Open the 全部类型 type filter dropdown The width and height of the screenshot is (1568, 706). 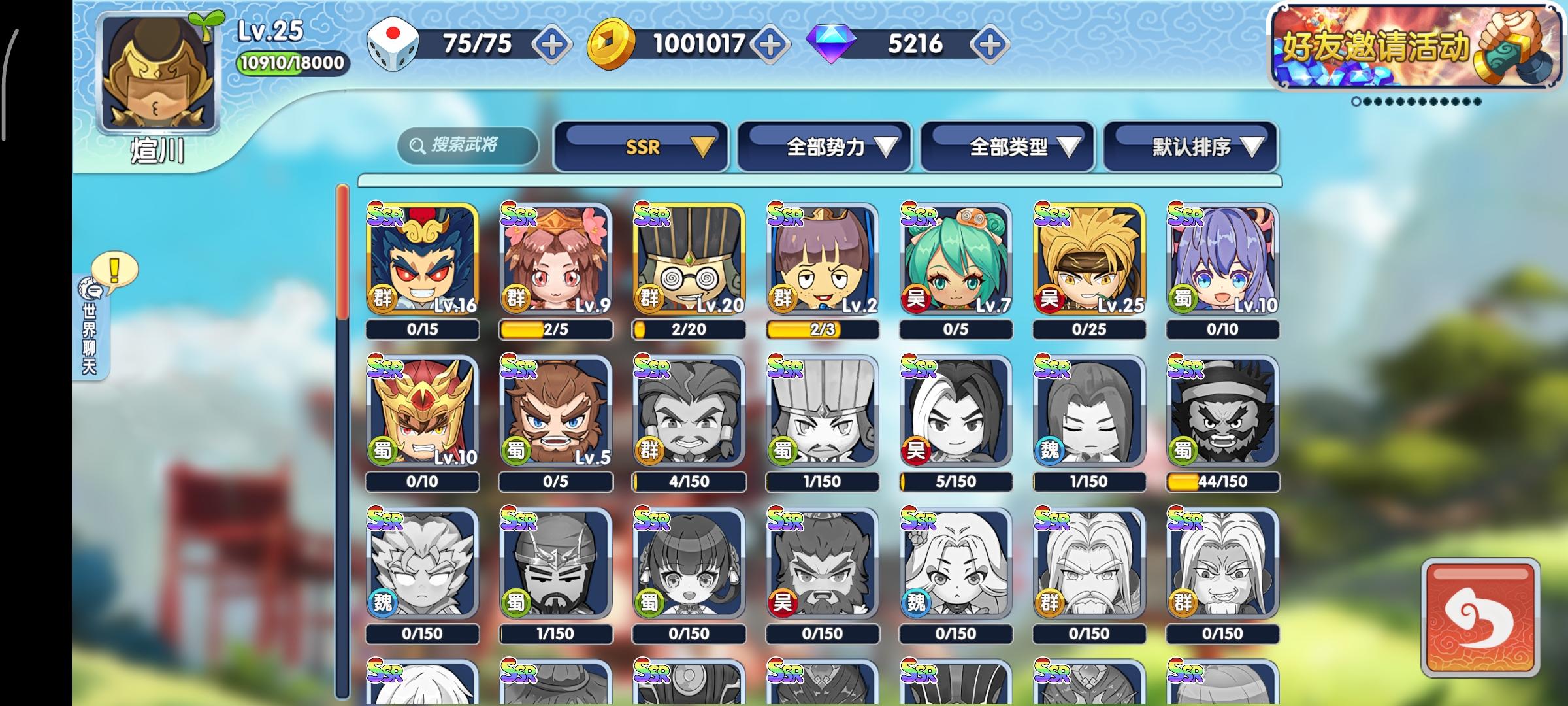tap(1007, 147)
